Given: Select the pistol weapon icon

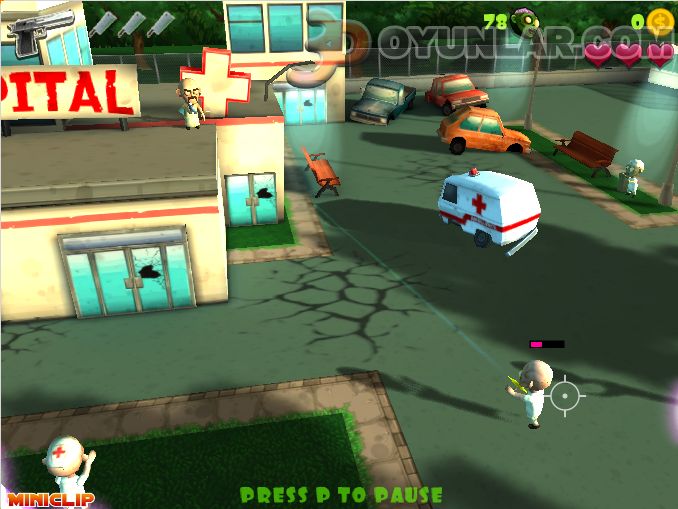Looking at the screenshot, I should (39, 28).
